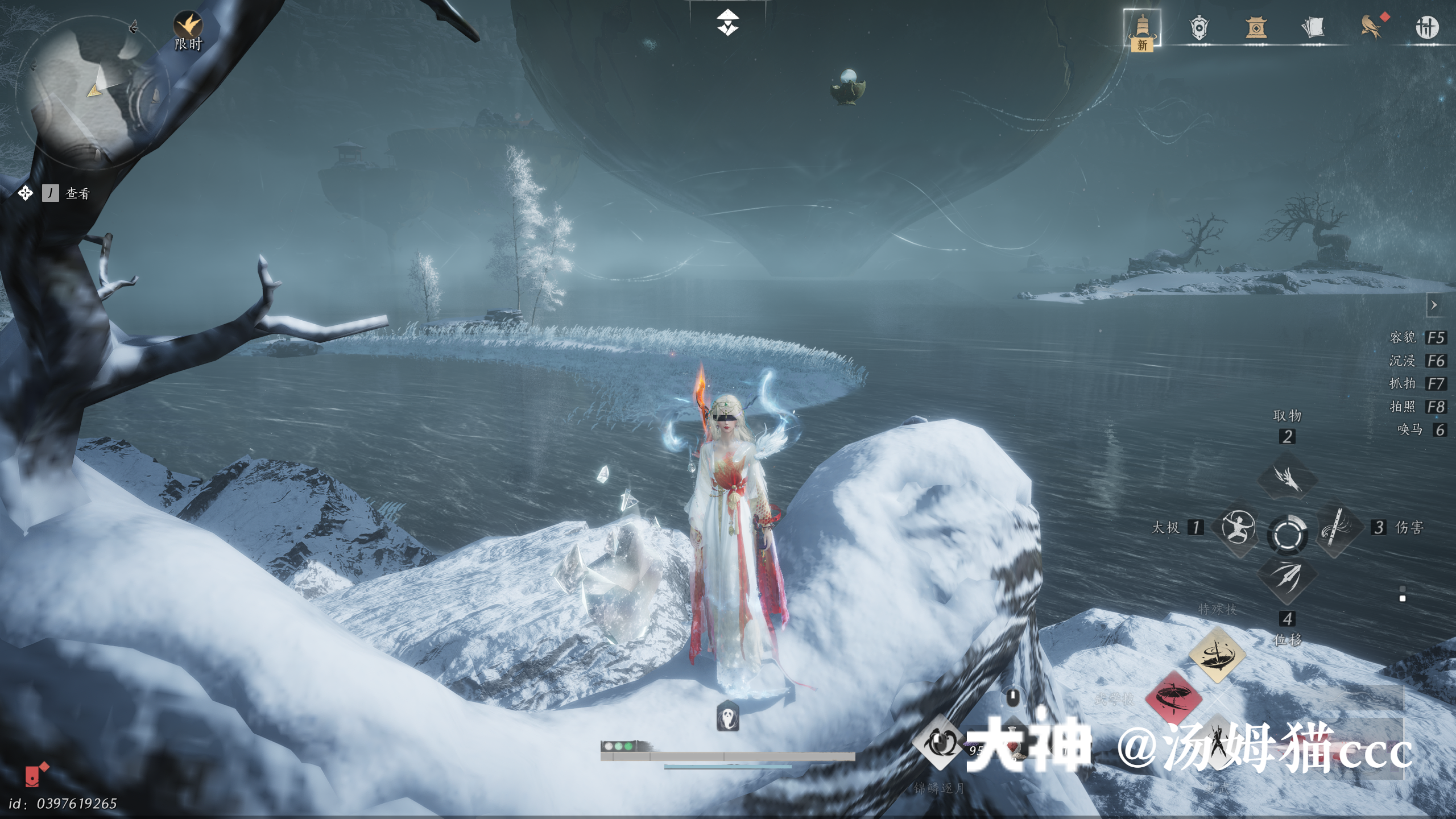Open the shield-shaped equipment menu icon
This screenshot has width=1456, height=819.
(x=1199, y=28)
